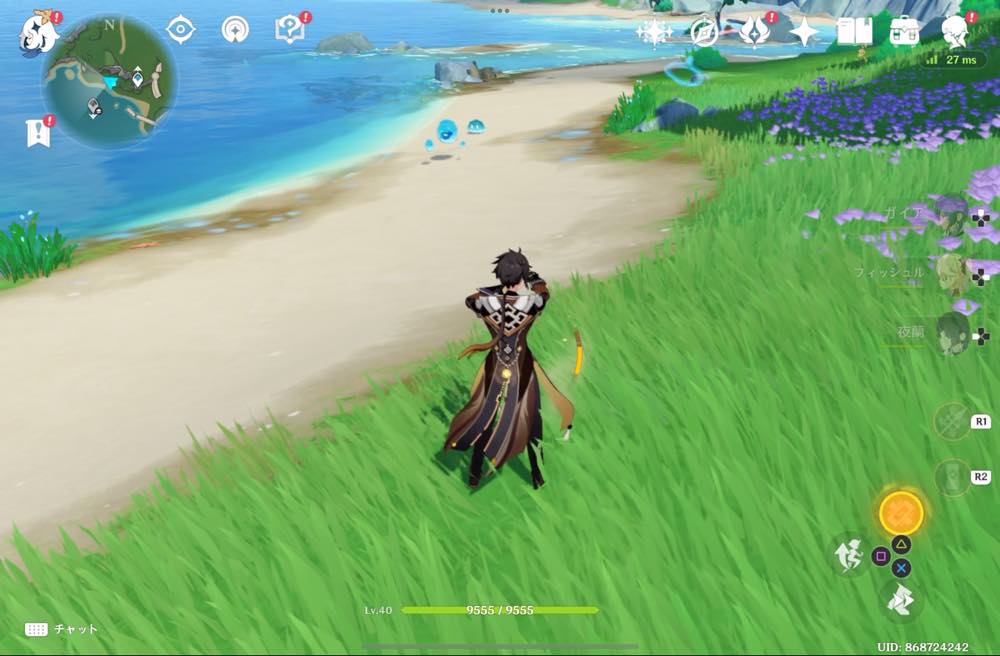This screenshot has height=656, width=1000.
Task: Open the inventory backpack
Action: click(906, 31)
